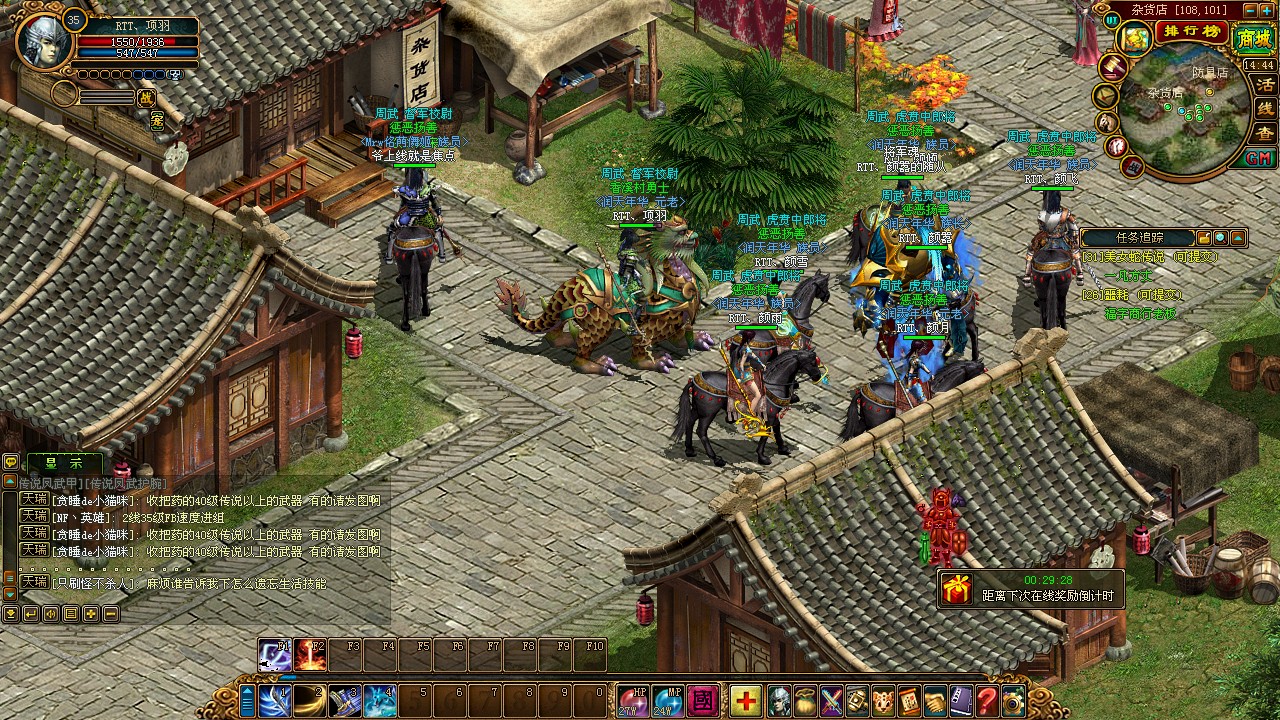
Task: Zoom in minimap with plus button
Action: tap(1266, 10)
